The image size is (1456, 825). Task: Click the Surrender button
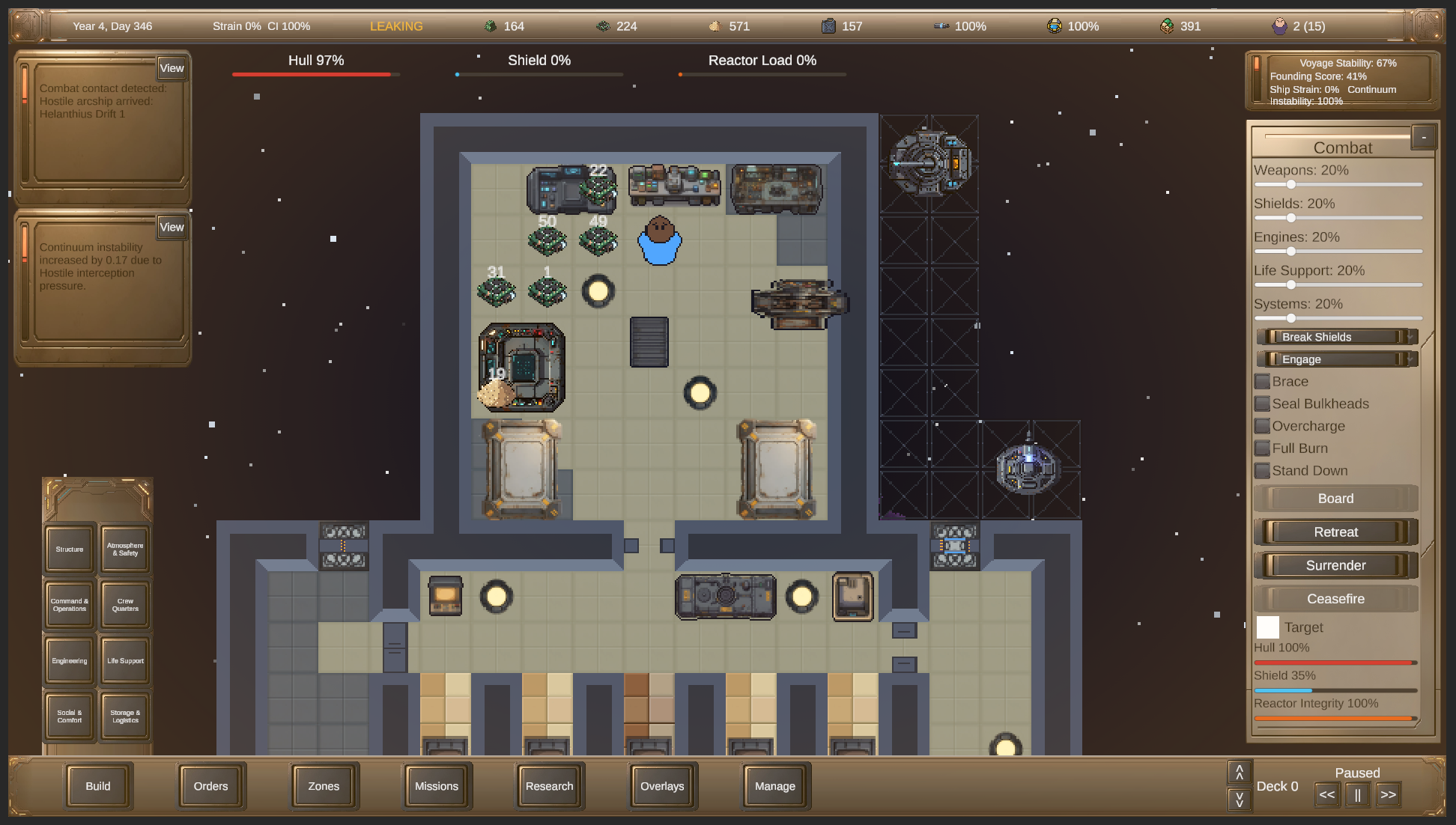(1335, 565)
